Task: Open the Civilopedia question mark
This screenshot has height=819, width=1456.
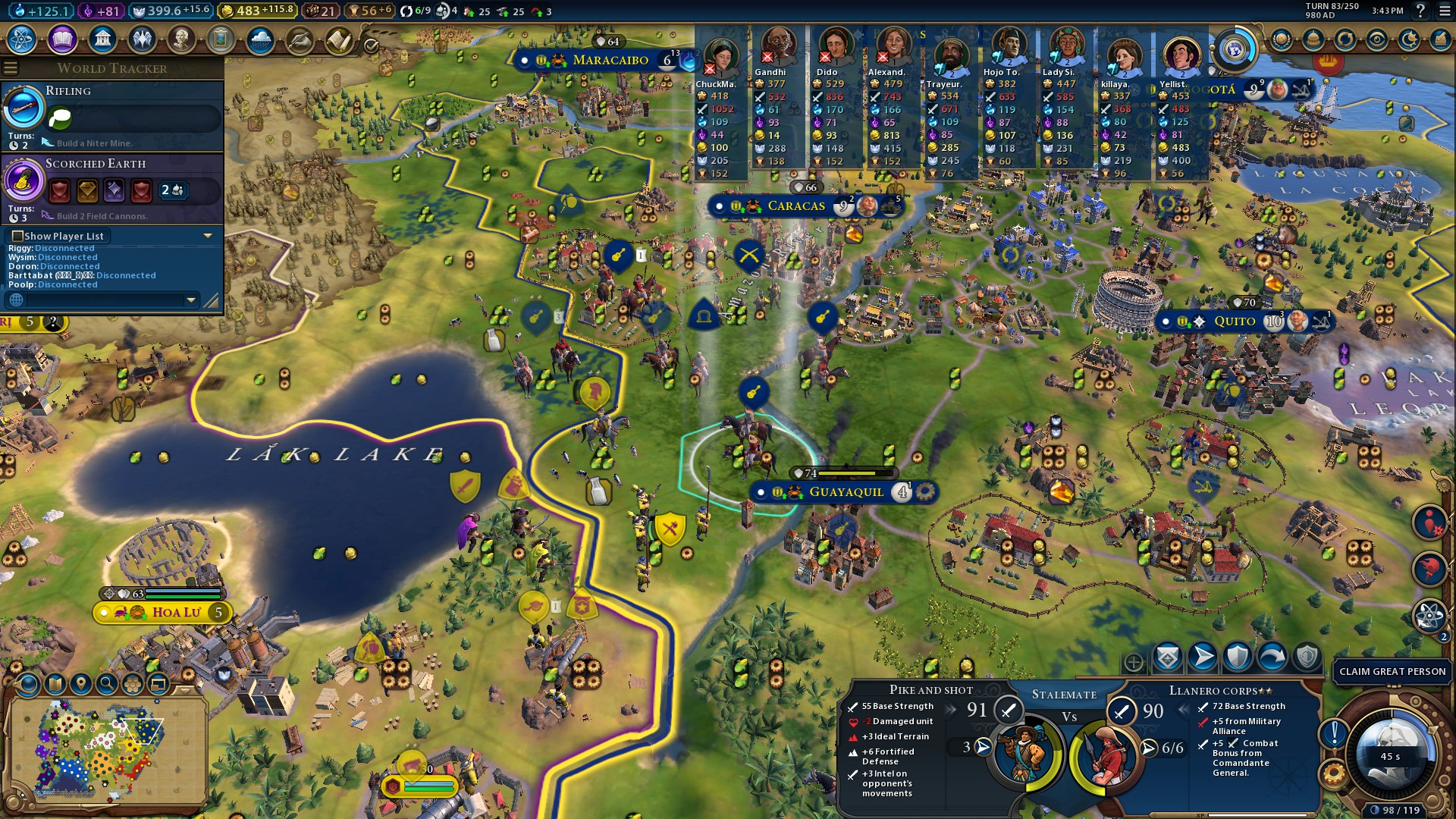Action: [1420, 11]
